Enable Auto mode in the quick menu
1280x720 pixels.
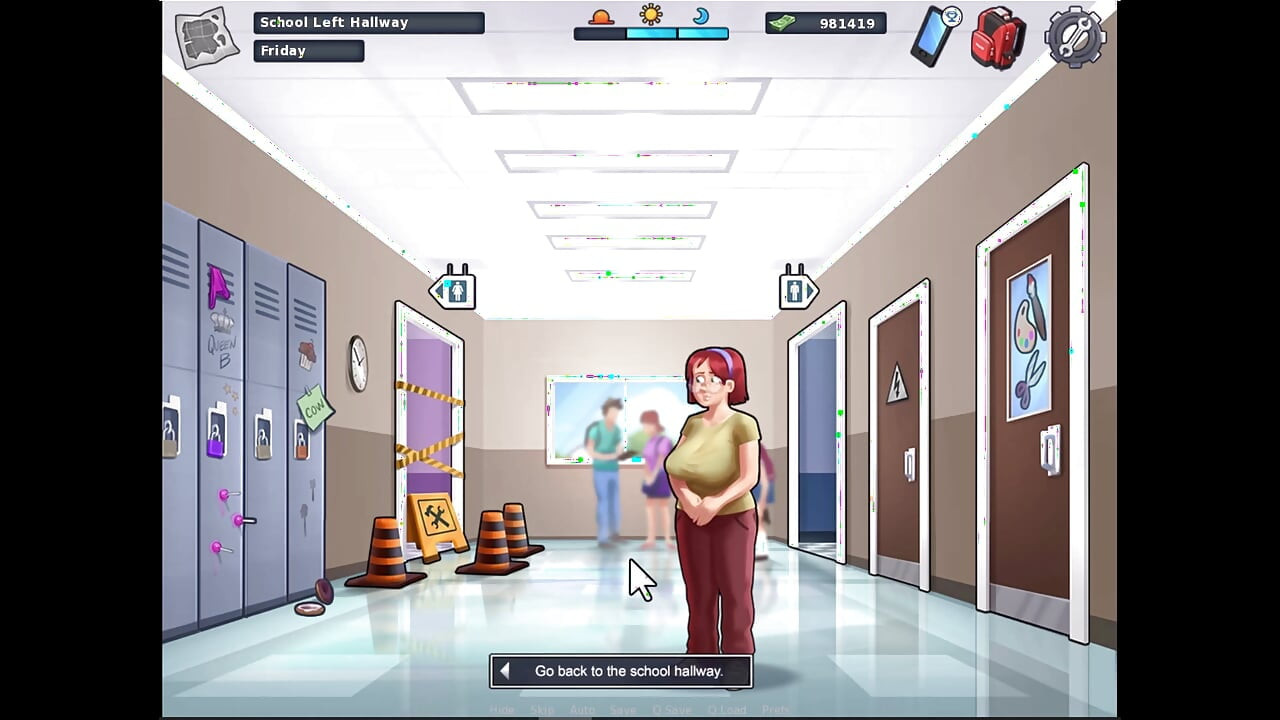(x=582, y=708)
